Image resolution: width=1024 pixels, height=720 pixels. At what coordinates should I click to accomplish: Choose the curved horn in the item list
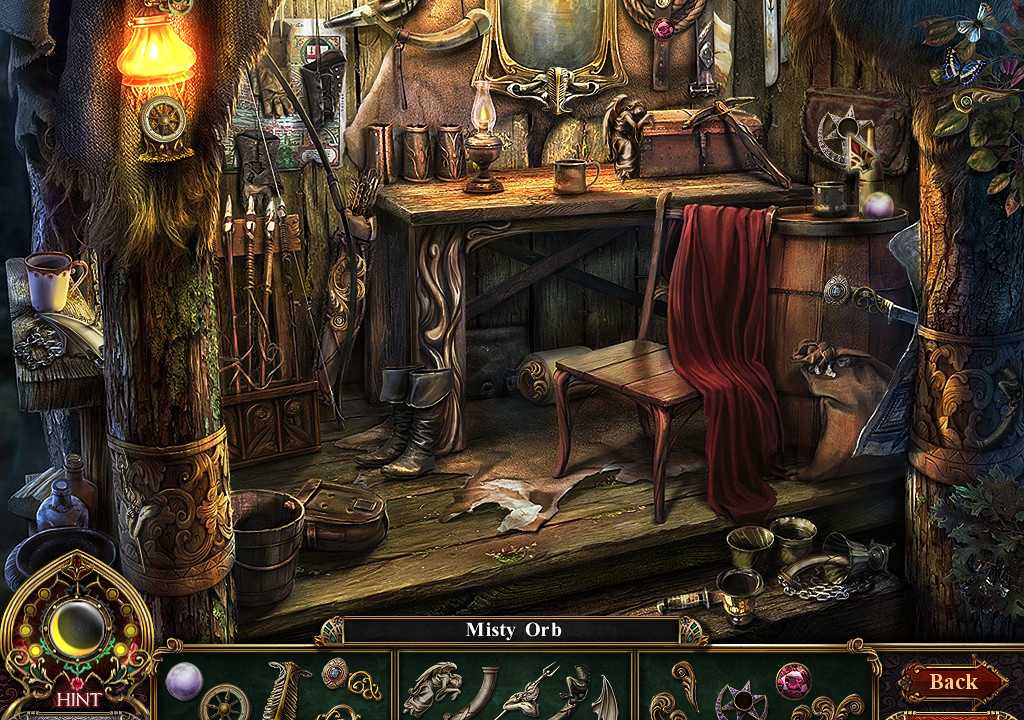click(x=486, y=688)
